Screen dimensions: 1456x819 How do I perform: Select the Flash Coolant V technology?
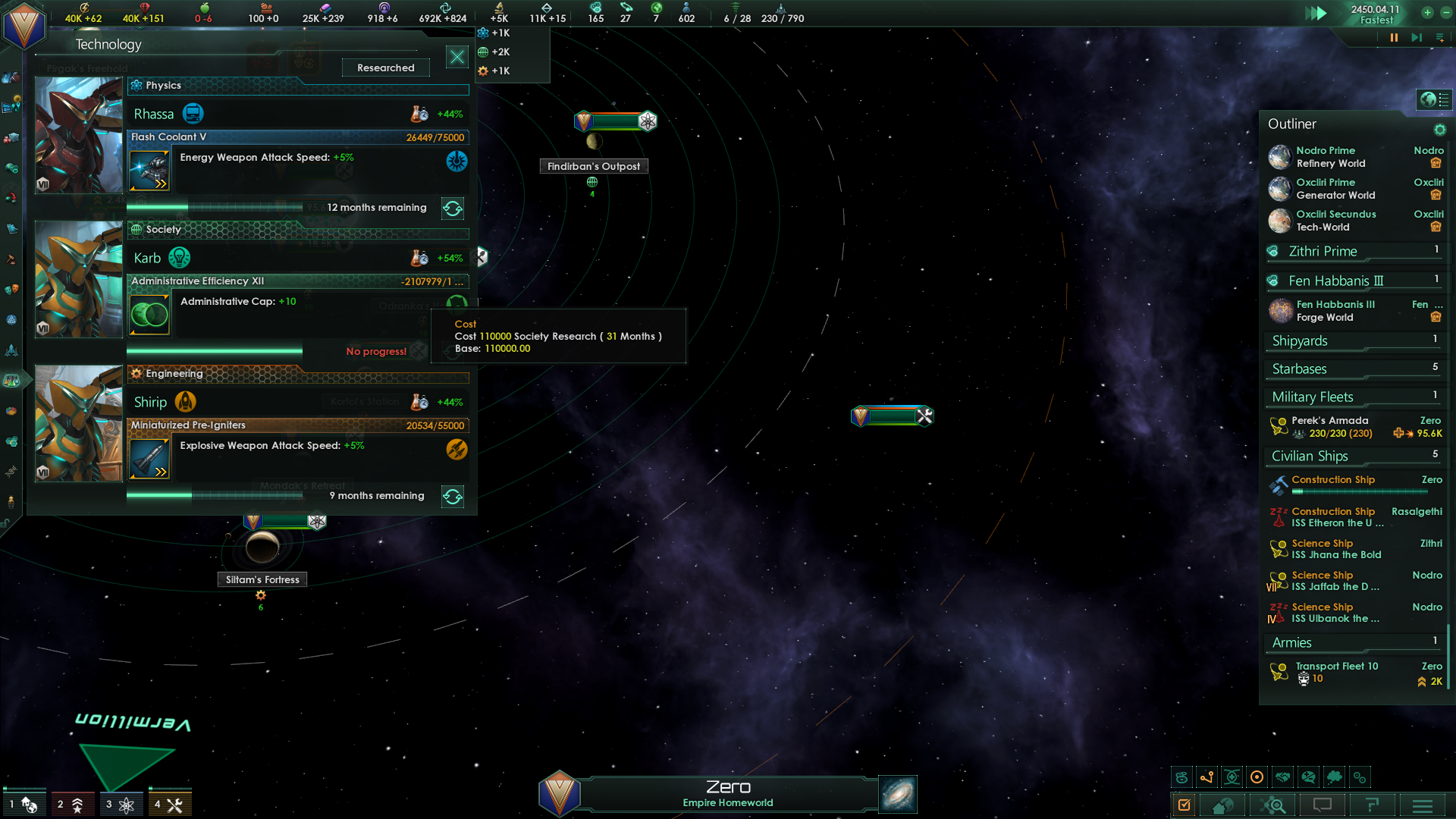297,137
